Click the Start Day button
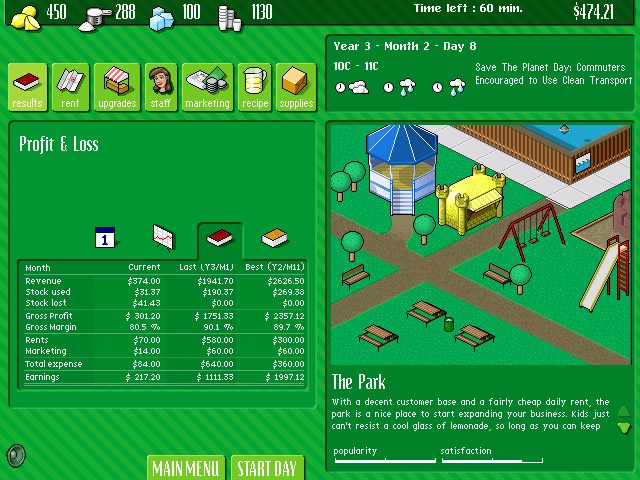Image resolution: width=640 pixels, height=480 pixels. coord(267,468)
